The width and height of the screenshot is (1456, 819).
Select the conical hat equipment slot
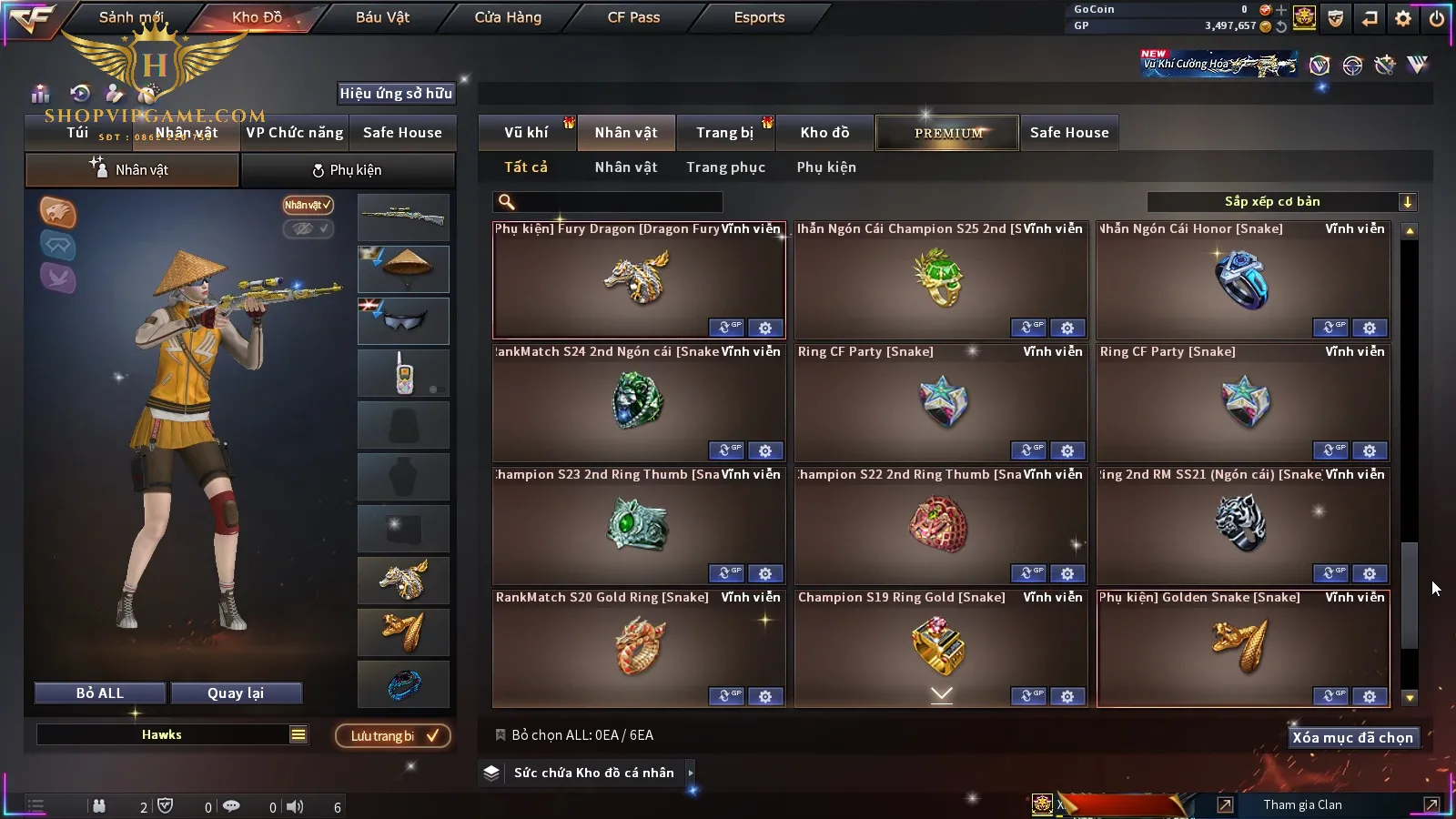coord(403,268)
